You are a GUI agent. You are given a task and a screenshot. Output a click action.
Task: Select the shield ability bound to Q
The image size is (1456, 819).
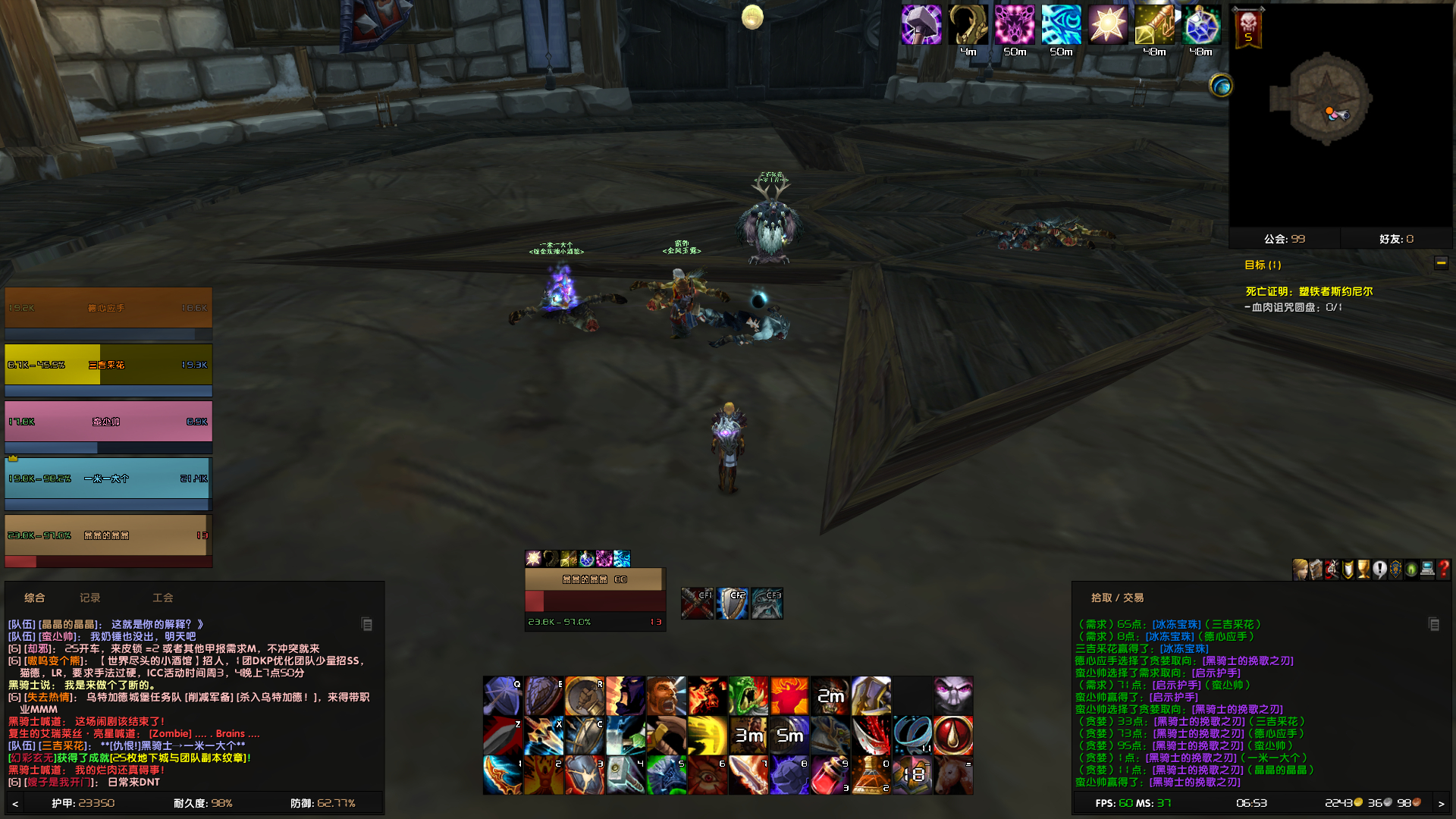coord(502,695)
